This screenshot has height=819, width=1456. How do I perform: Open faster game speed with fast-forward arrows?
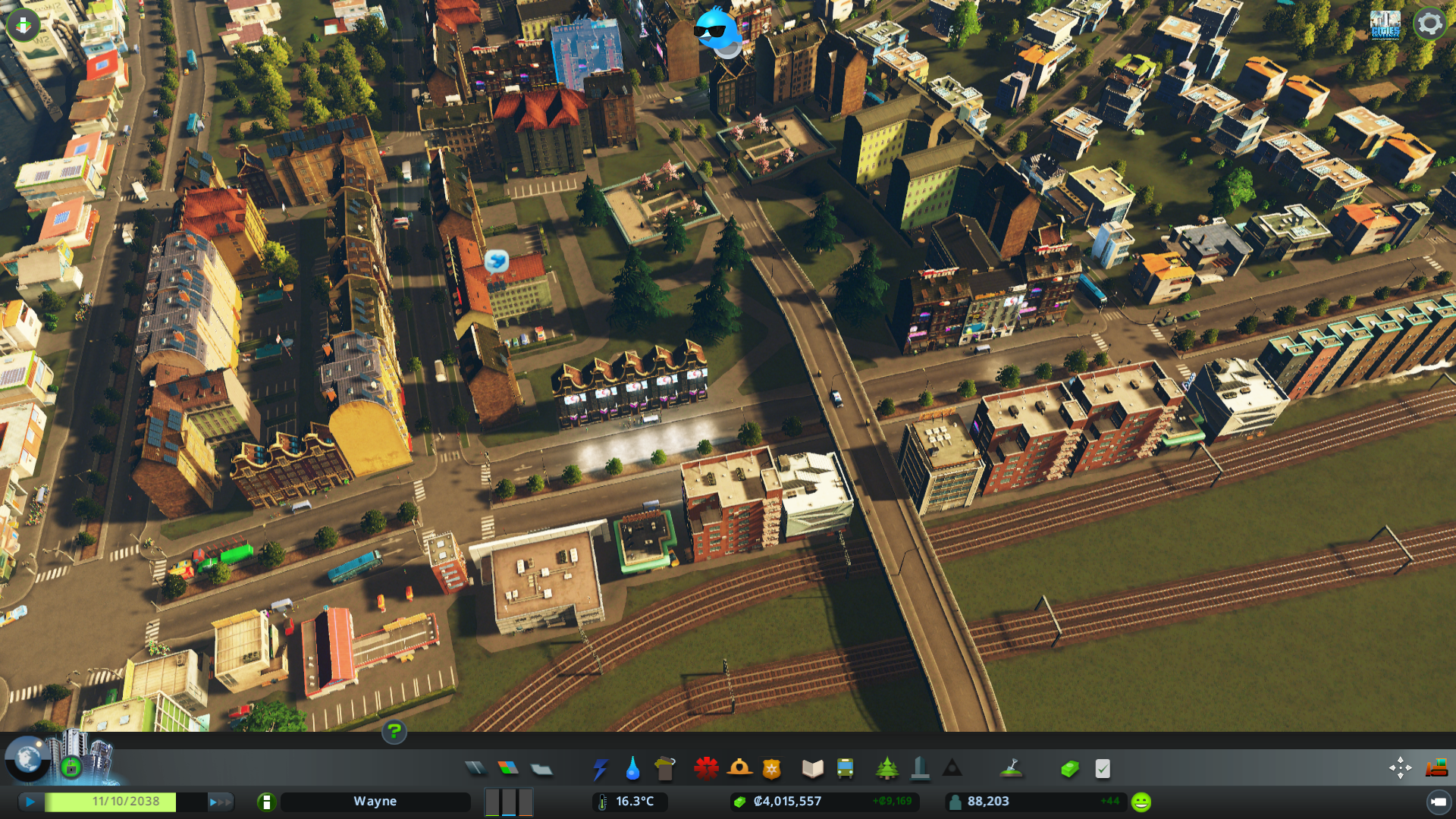click(x=221, y=802)
